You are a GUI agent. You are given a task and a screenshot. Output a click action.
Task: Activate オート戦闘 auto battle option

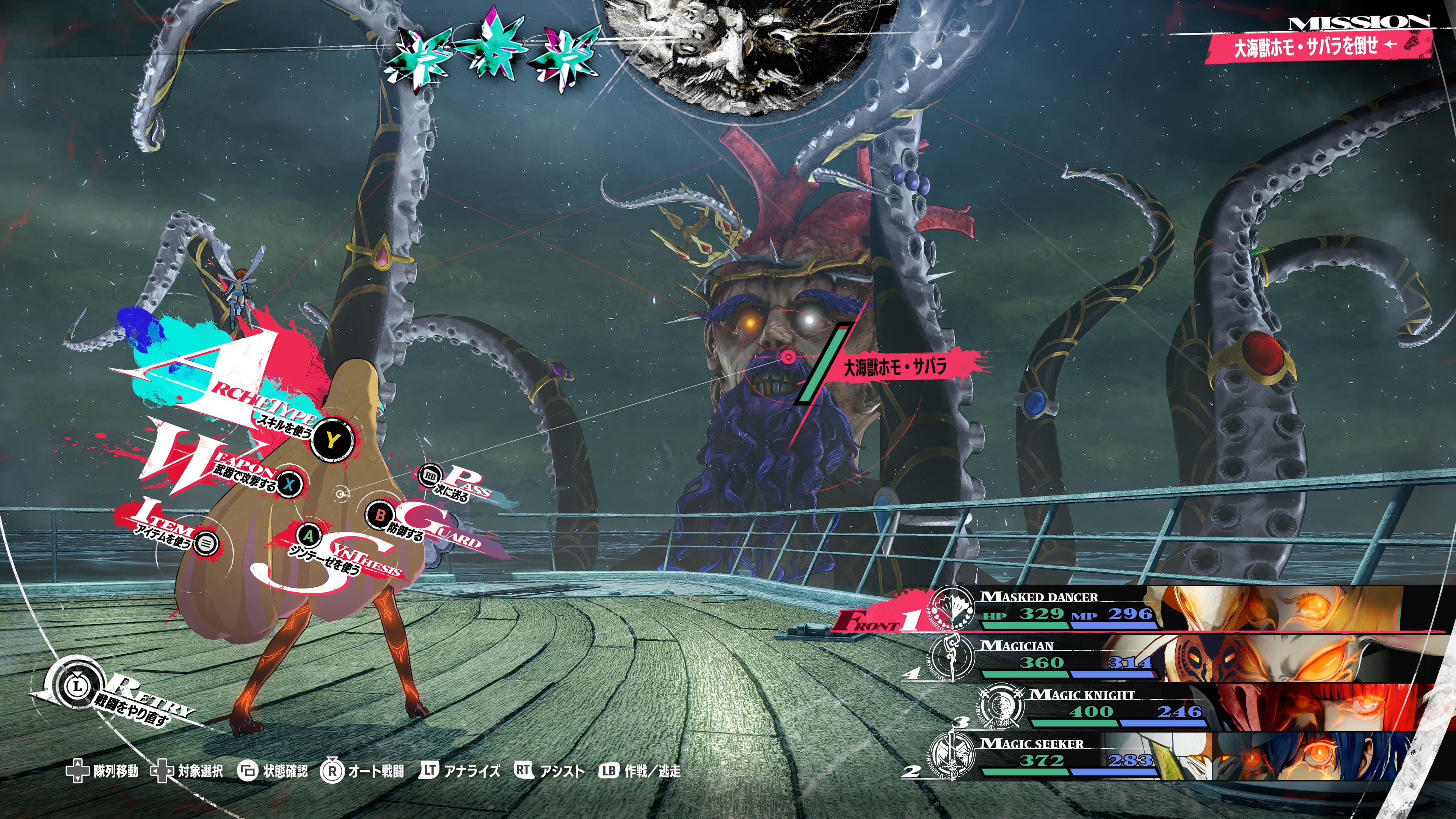click(x=363, y=771)
